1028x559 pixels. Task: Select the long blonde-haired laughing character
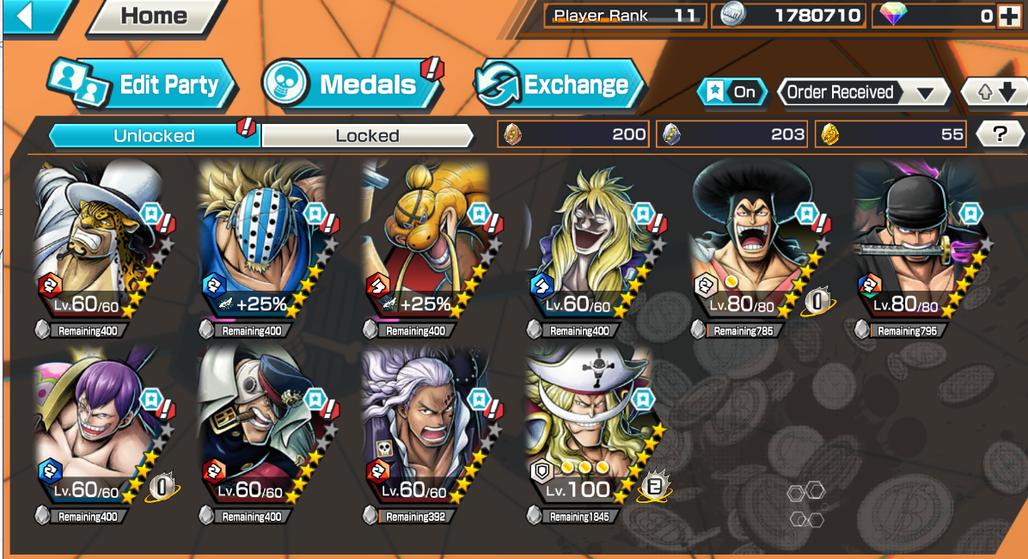tap(589, 240)
